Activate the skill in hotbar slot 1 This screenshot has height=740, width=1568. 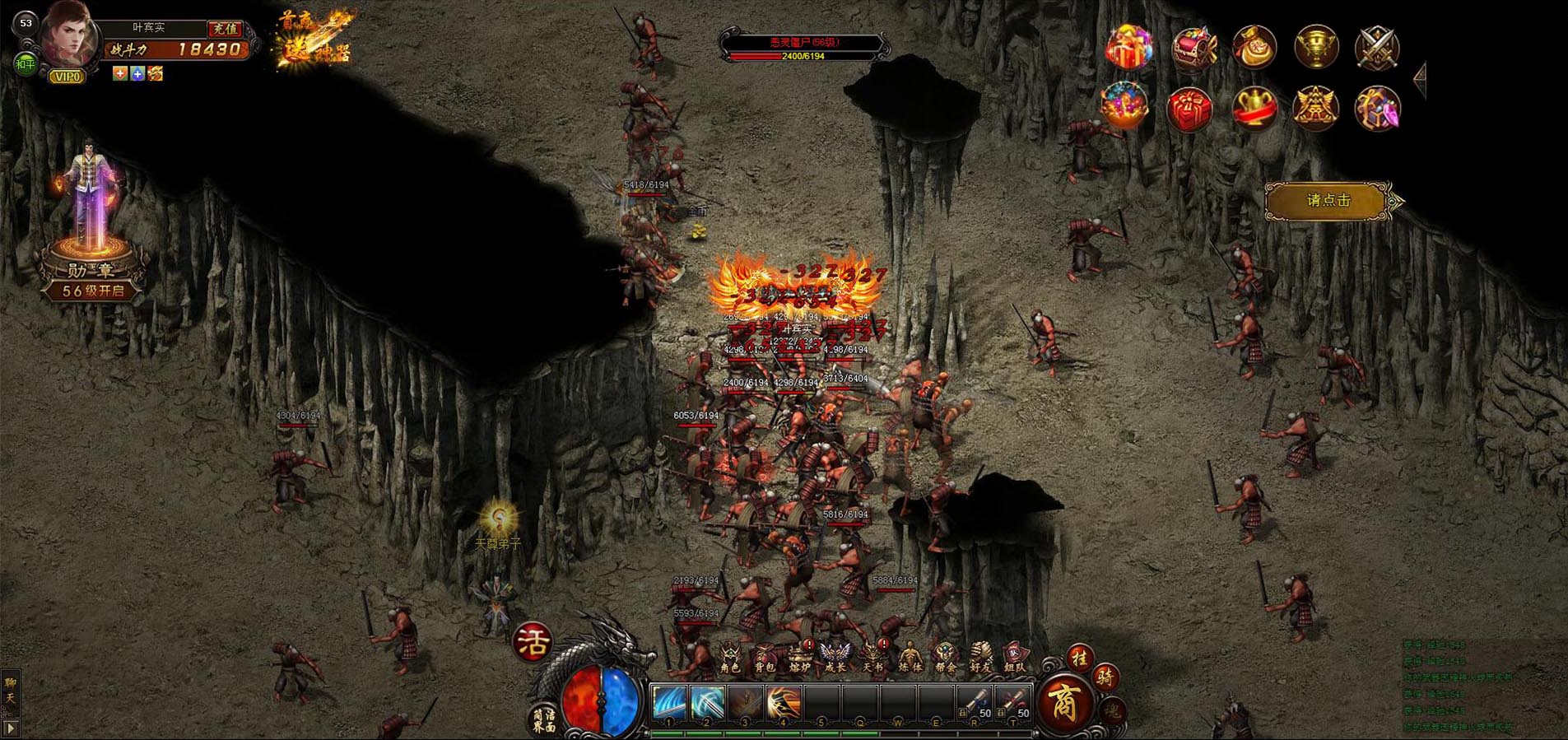coord(669,704)
